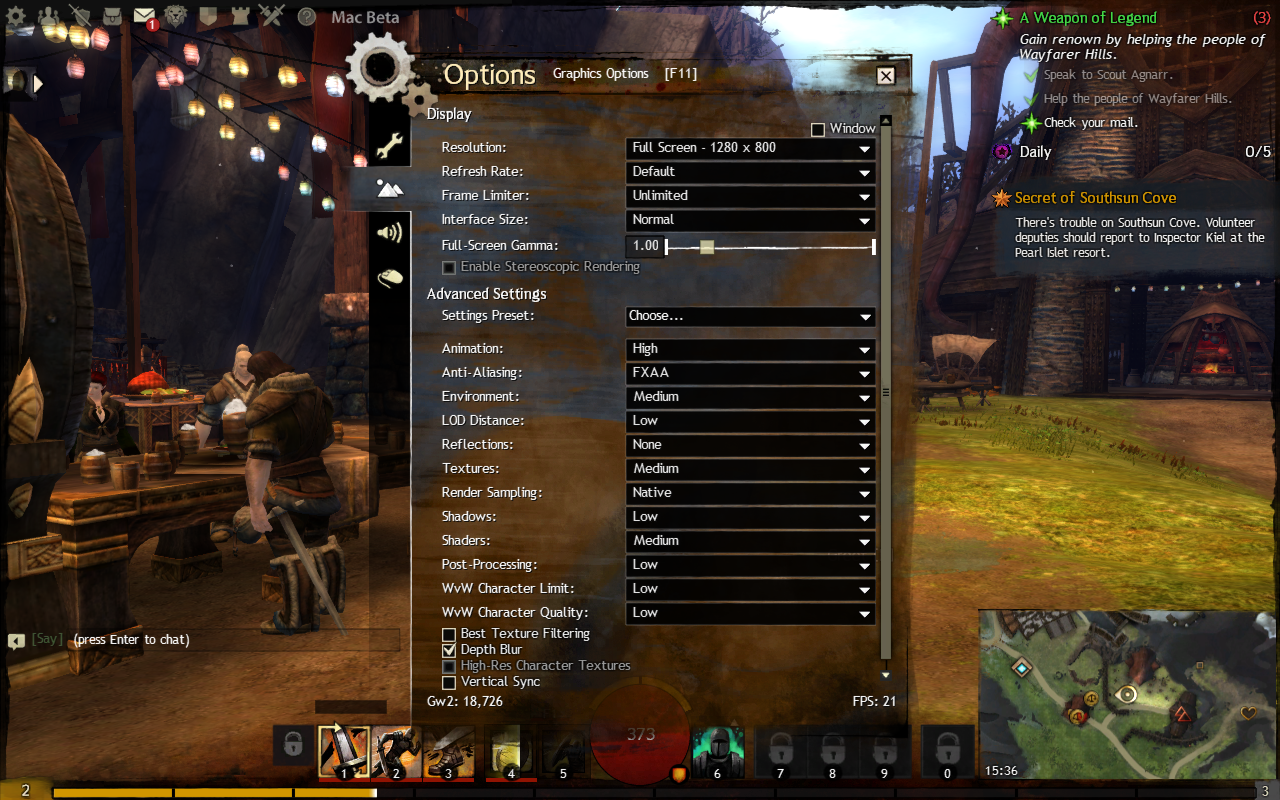Activate the sword skill in slot 1
This screenshot has height=800, width=1280.
[344, 751]
